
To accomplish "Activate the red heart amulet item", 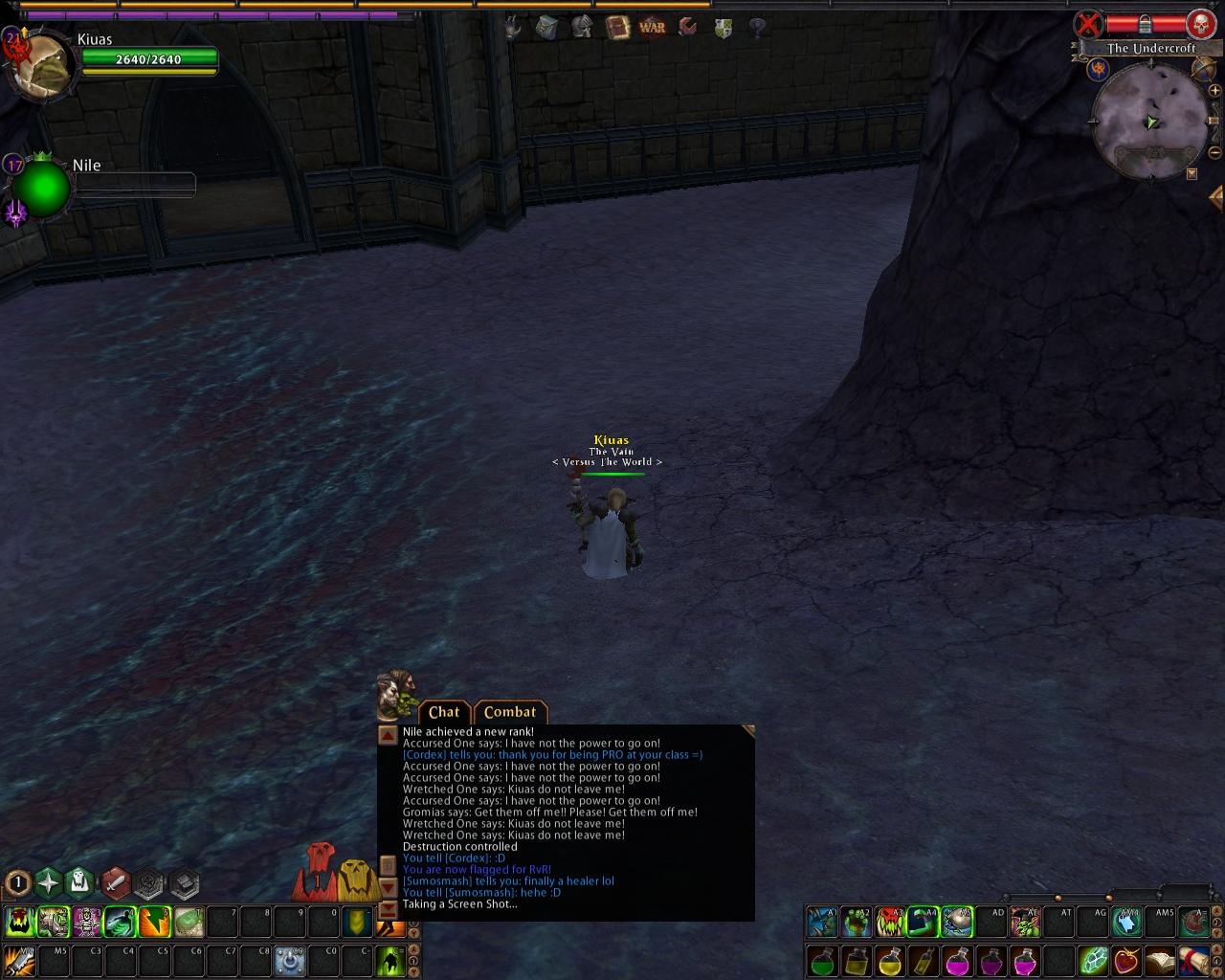I will click(1125, 960).
